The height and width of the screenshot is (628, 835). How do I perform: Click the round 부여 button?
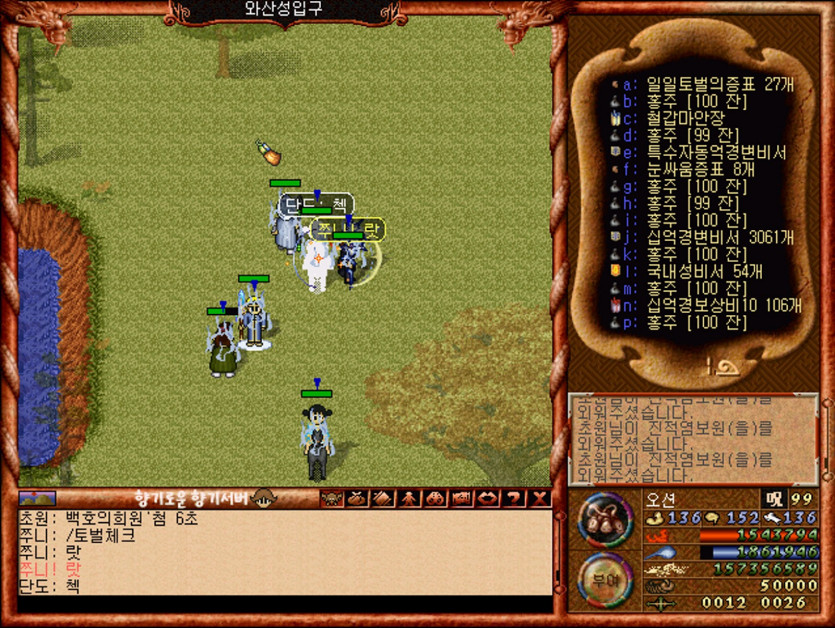point(604,578)
